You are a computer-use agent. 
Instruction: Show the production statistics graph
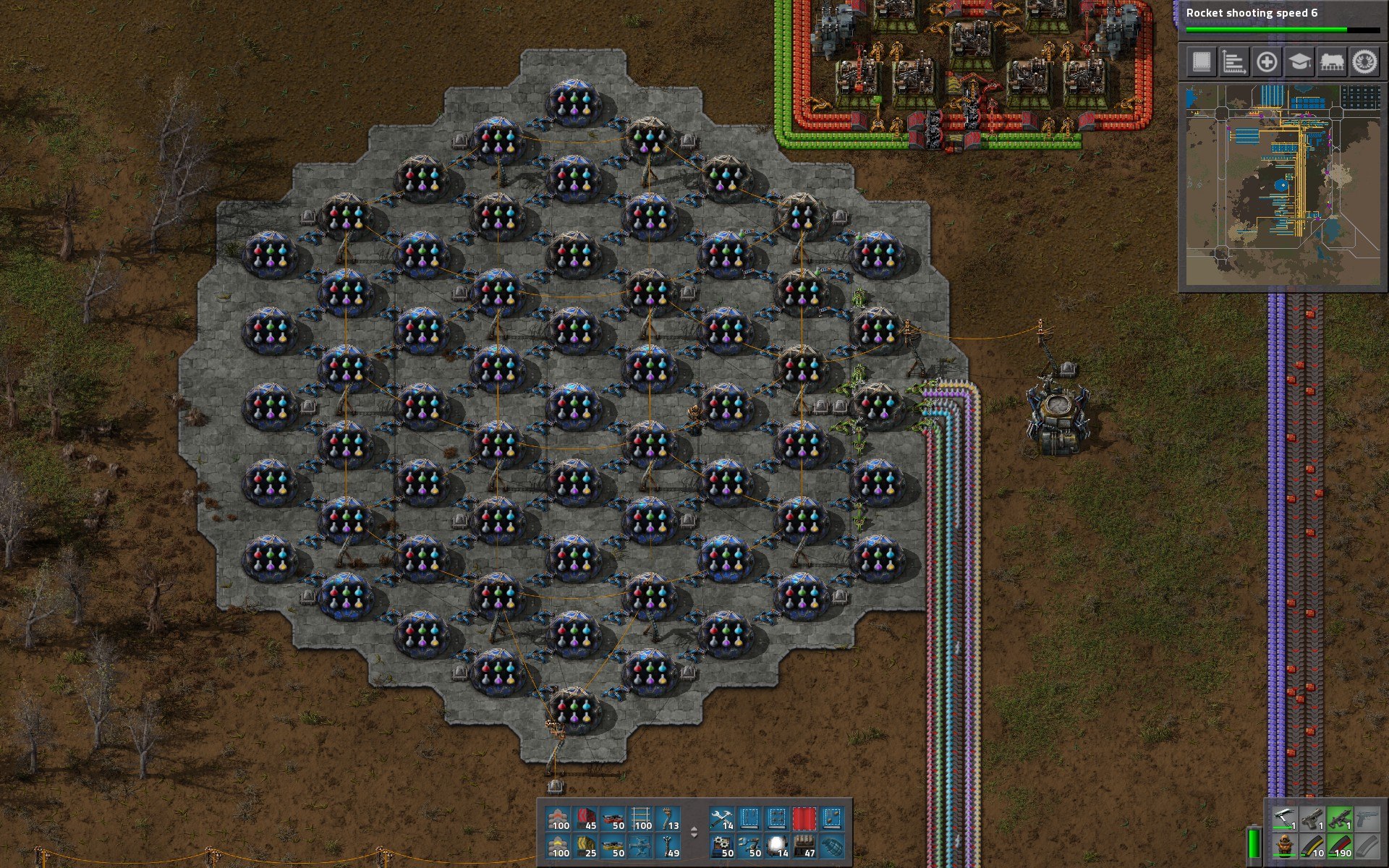click(x=1233, y=62)
